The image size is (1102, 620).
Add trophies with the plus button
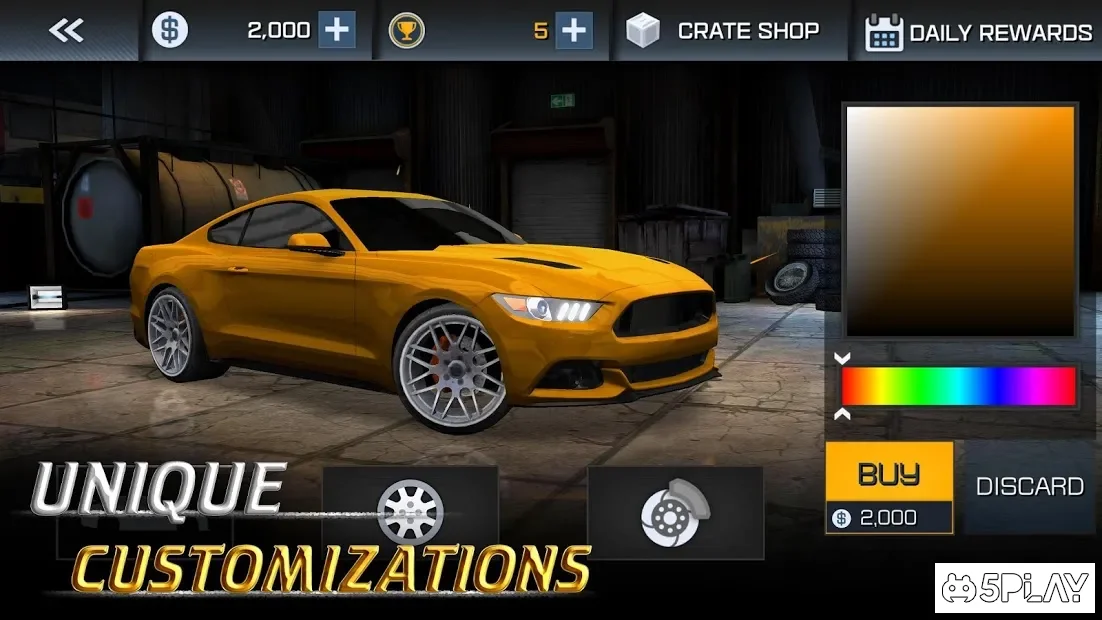click(573, 31)
